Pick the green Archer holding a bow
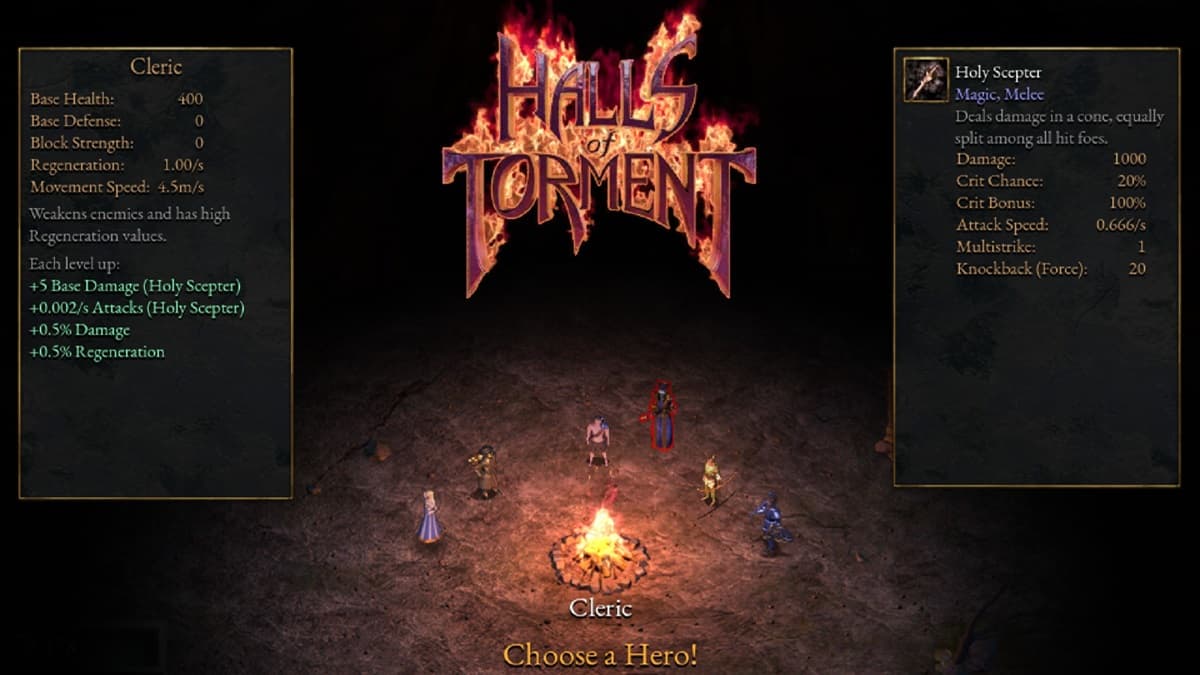The height and width of the screenshot is (675, 1200). tap(710, 481)
